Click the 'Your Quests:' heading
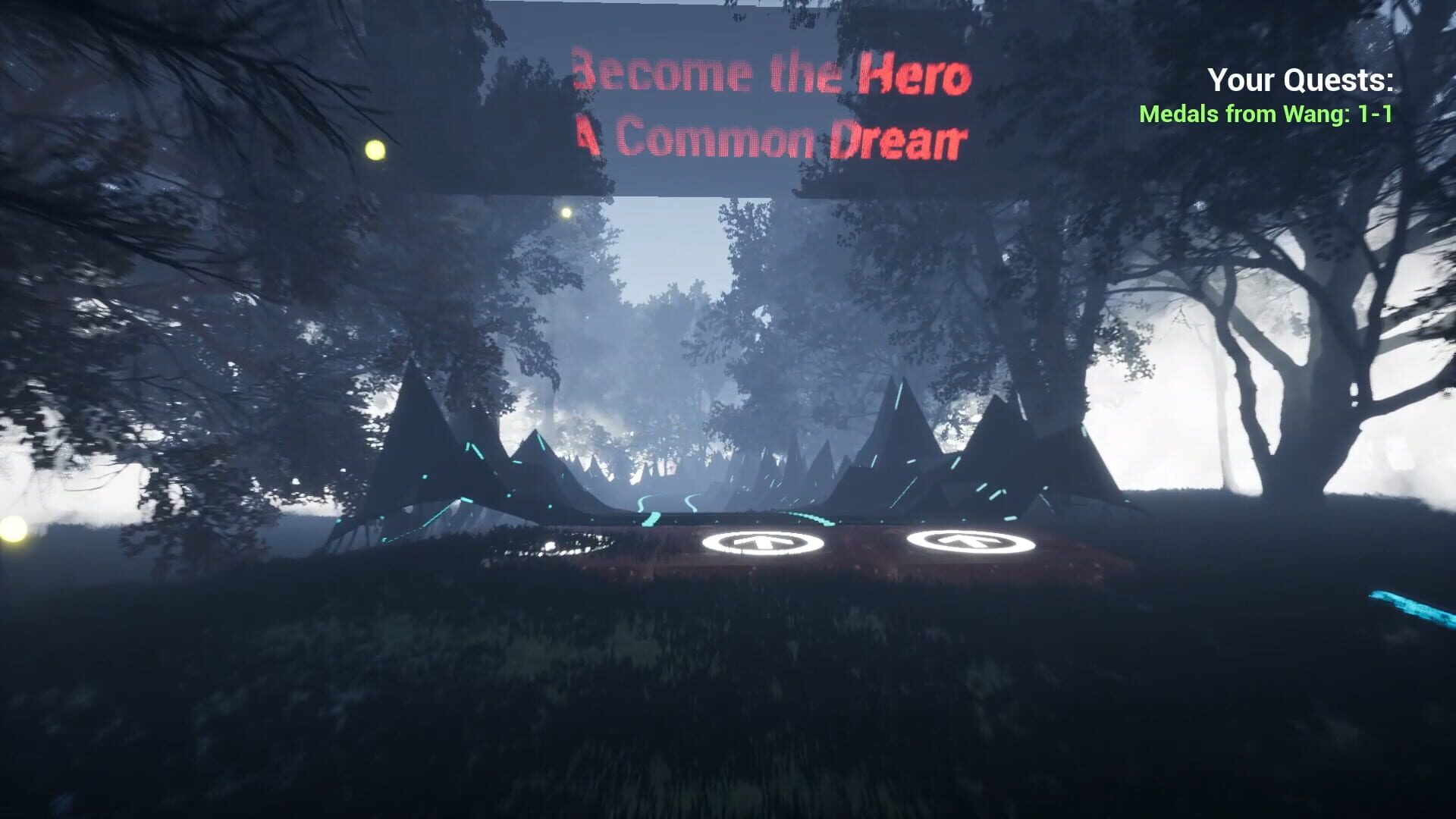The height and width of the screenshot is (819, 1456). [1300, 79]
